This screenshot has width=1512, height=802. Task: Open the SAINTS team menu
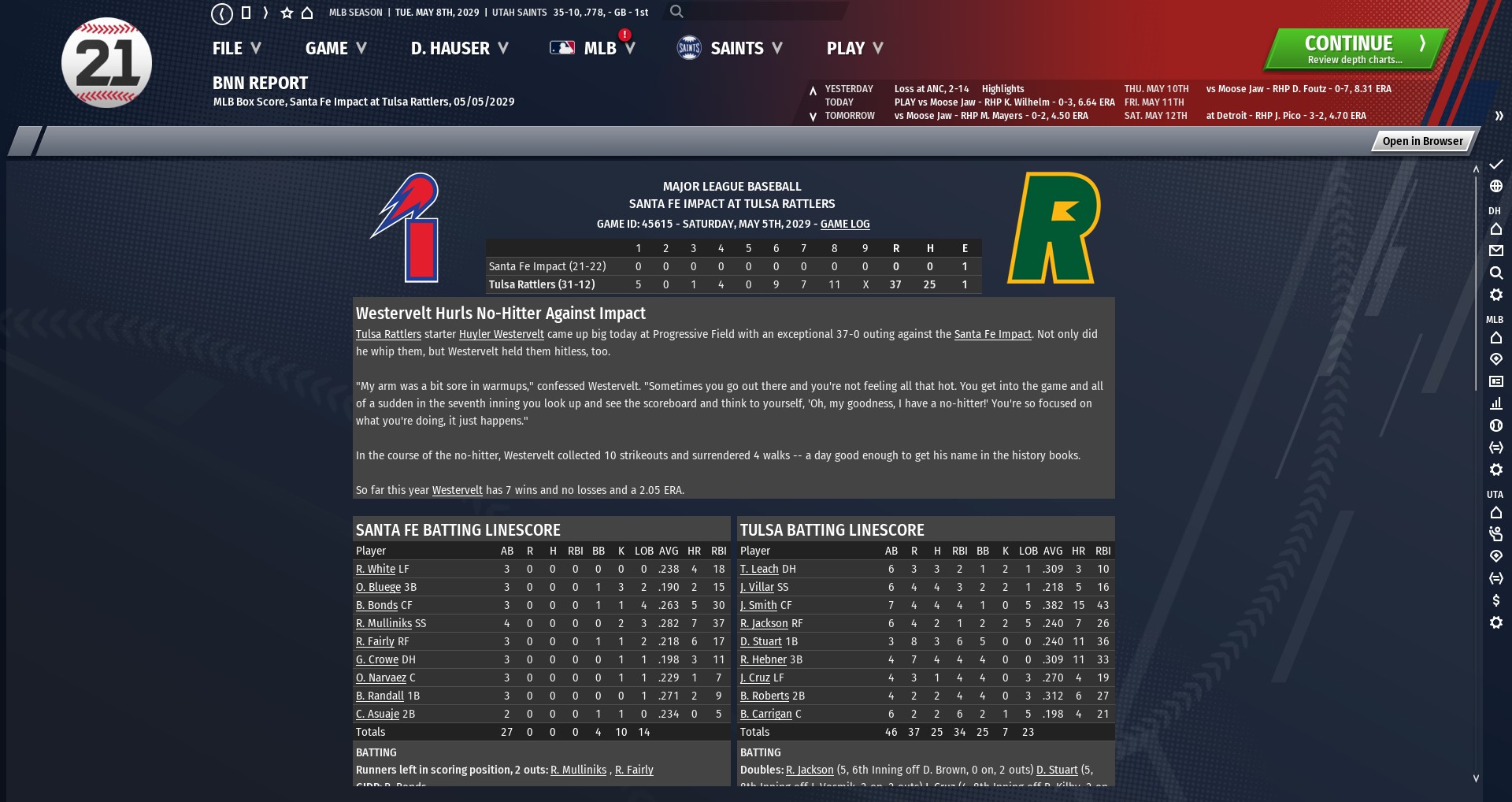[x=730, y=49]
